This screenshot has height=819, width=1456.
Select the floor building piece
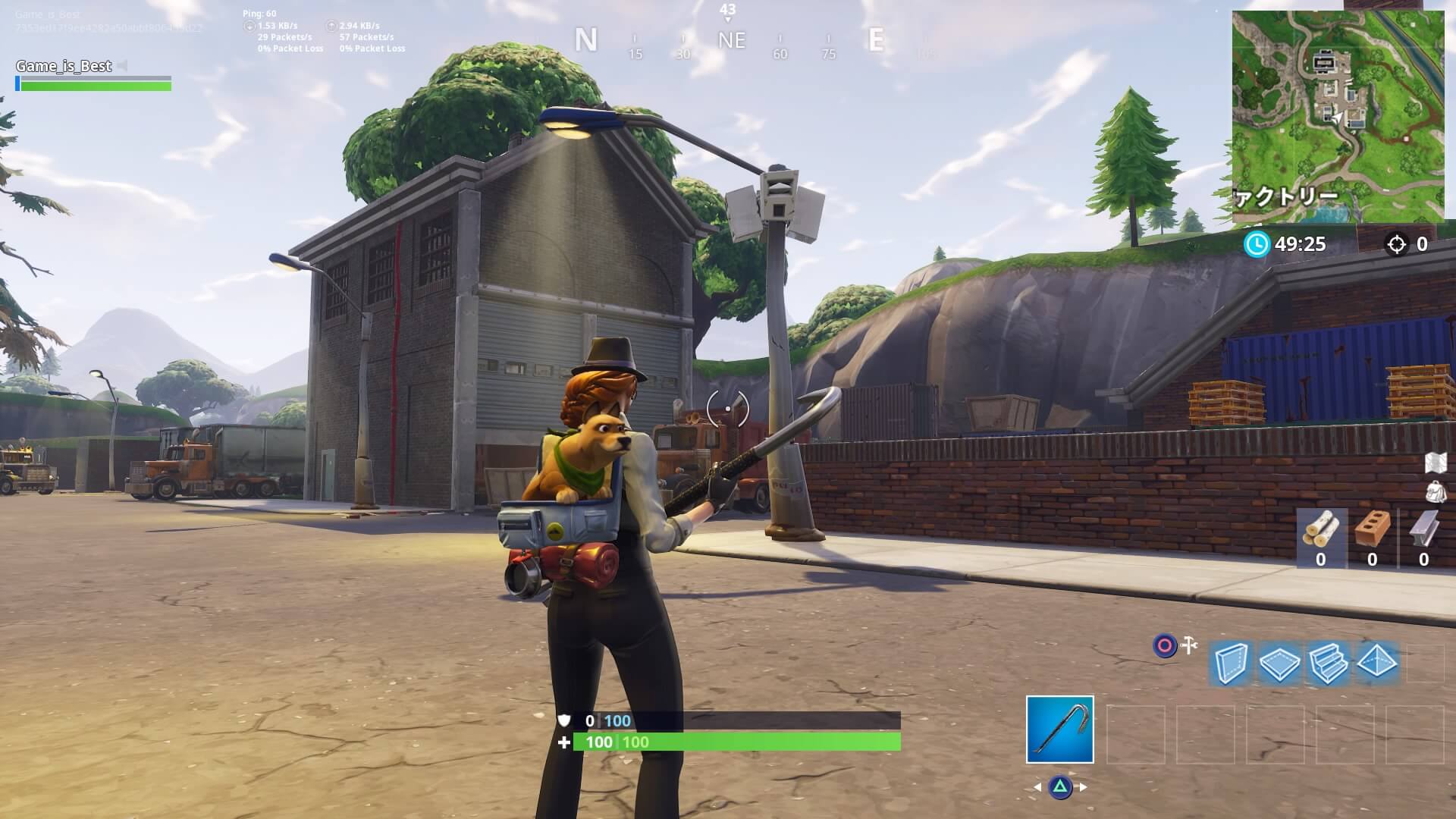(x=1279, y=664)
